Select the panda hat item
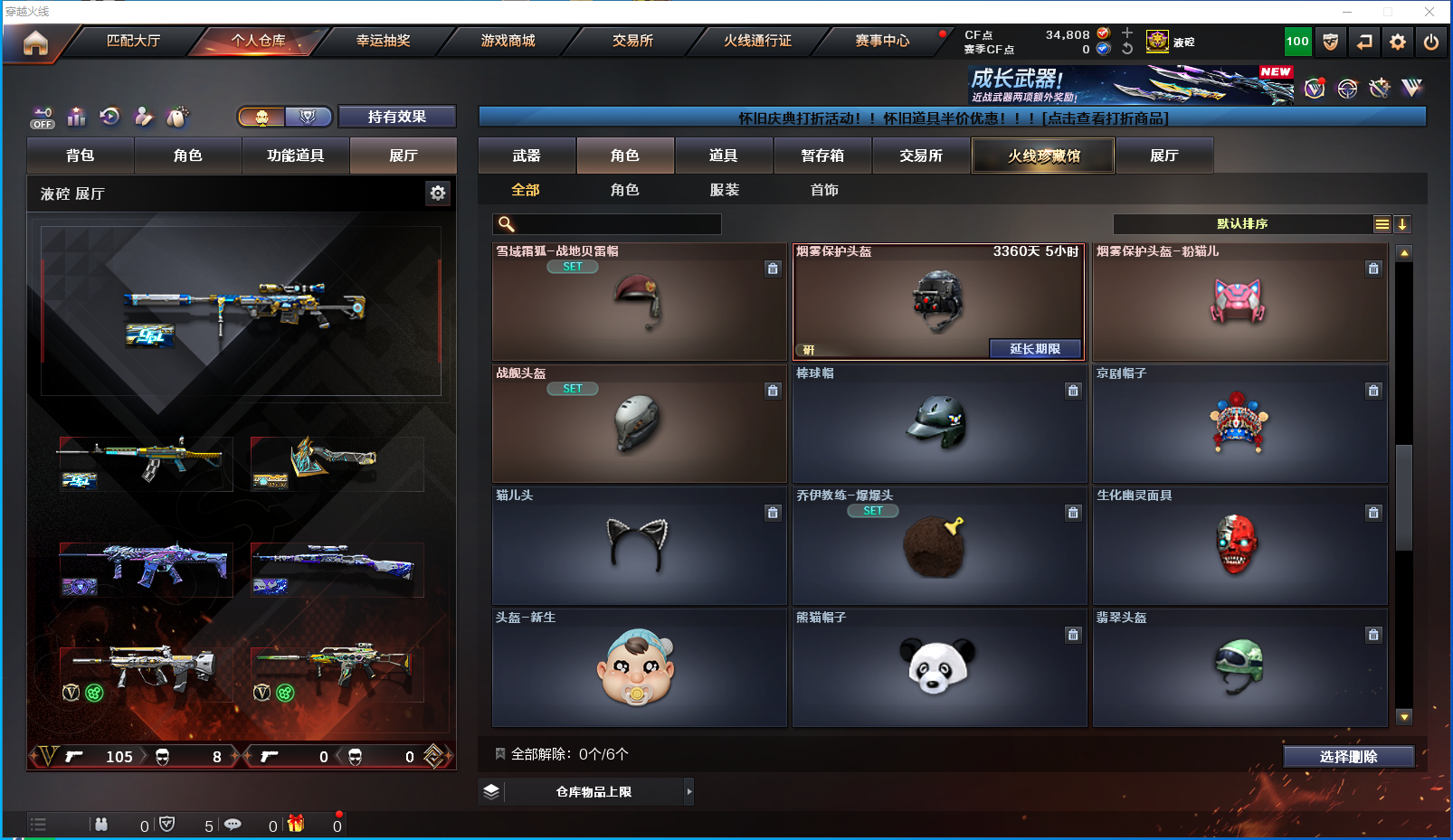The width and height of the screenshot is (1453, 840). pyautogui.click(x=939, y=667)
